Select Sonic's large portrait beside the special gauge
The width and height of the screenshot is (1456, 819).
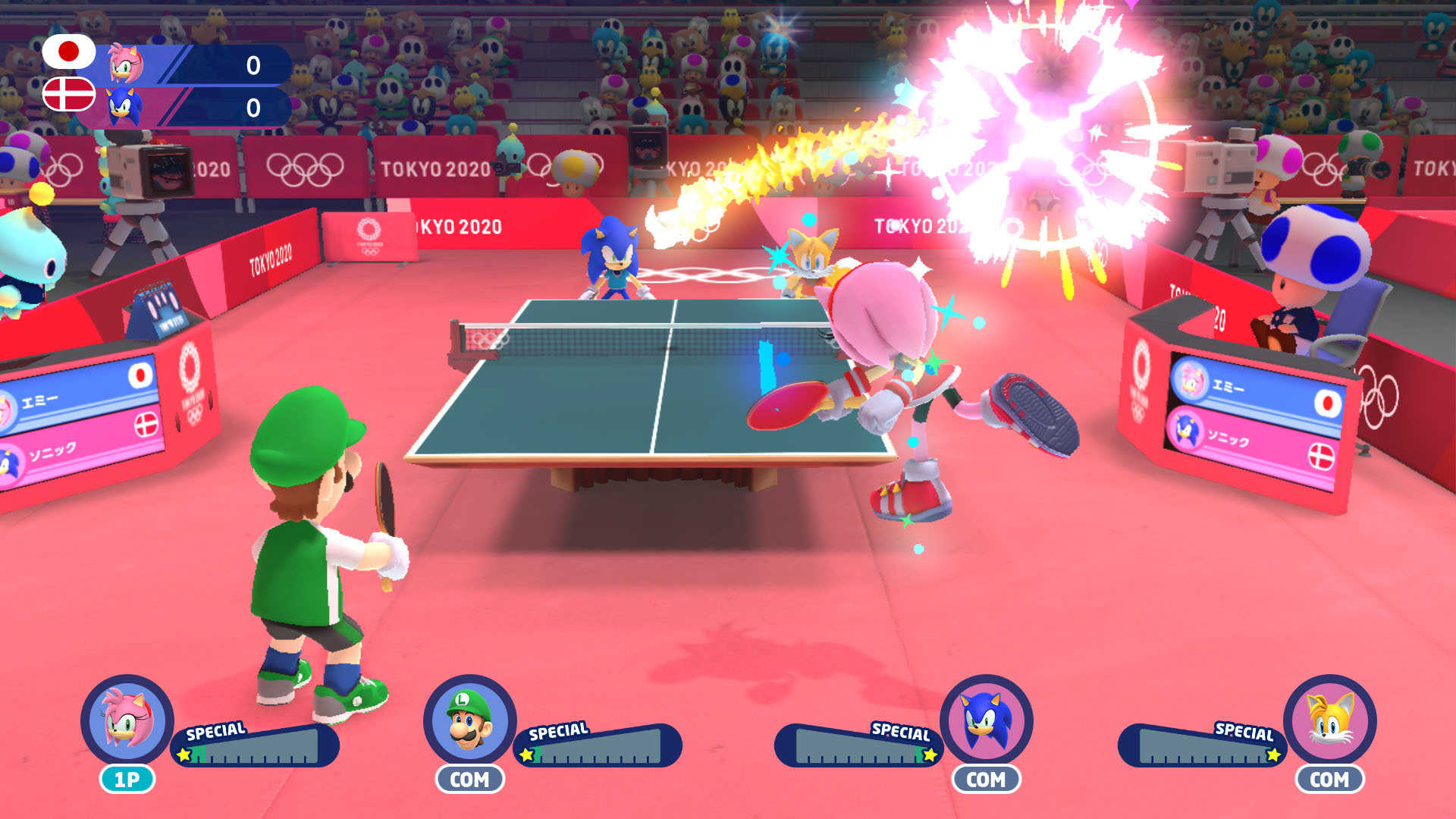[987, 720]
